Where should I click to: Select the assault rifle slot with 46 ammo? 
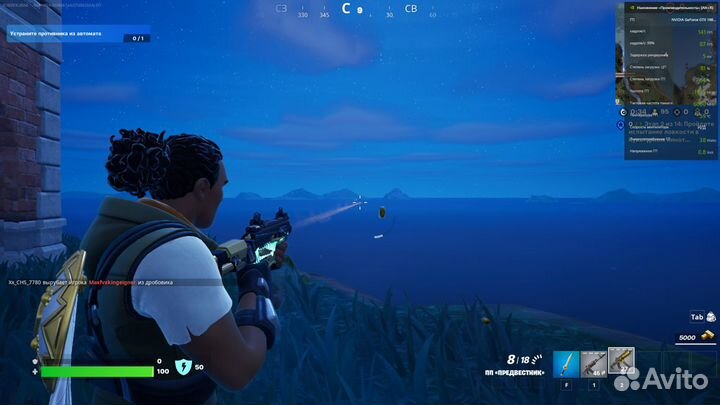pos(594,364)
